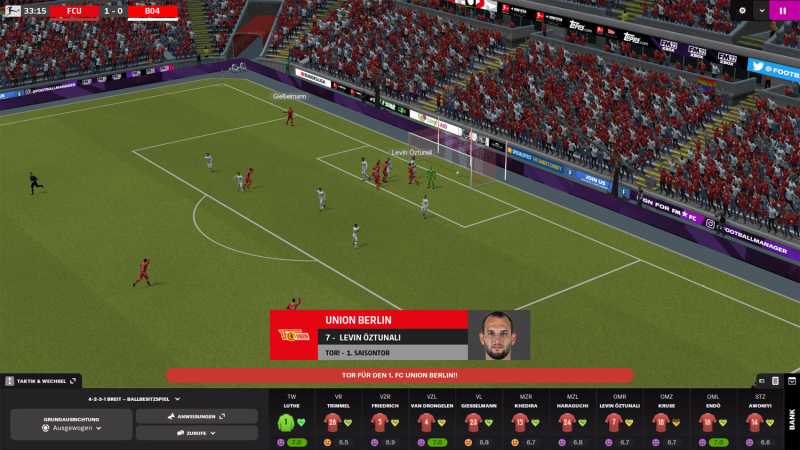Open the Anweisungen instructions button
Viewport: 800px width, 450px height.
(197, 416)
